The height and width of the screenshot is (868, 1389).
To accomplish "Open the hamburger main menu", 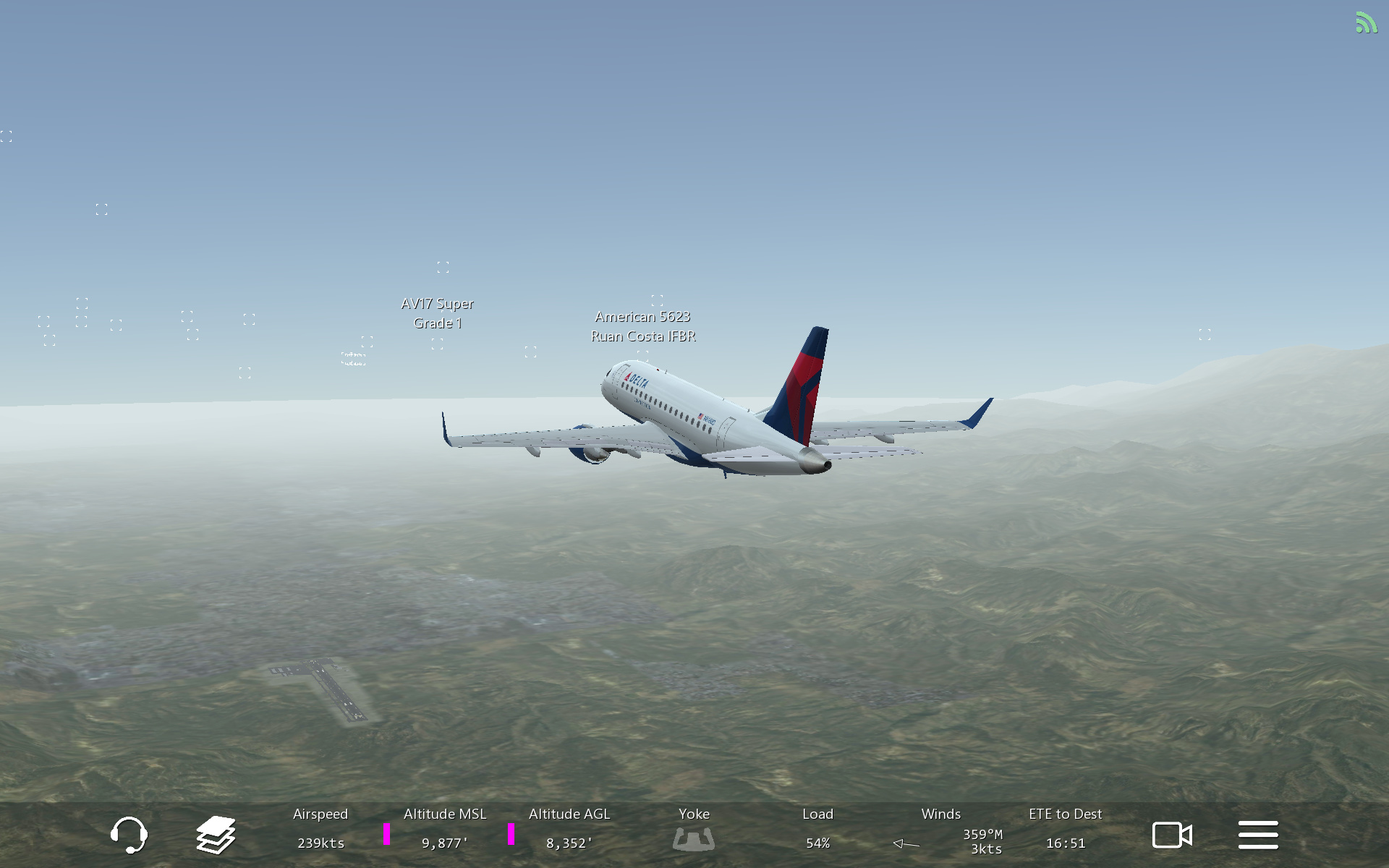I will [x=1258, y=835].
